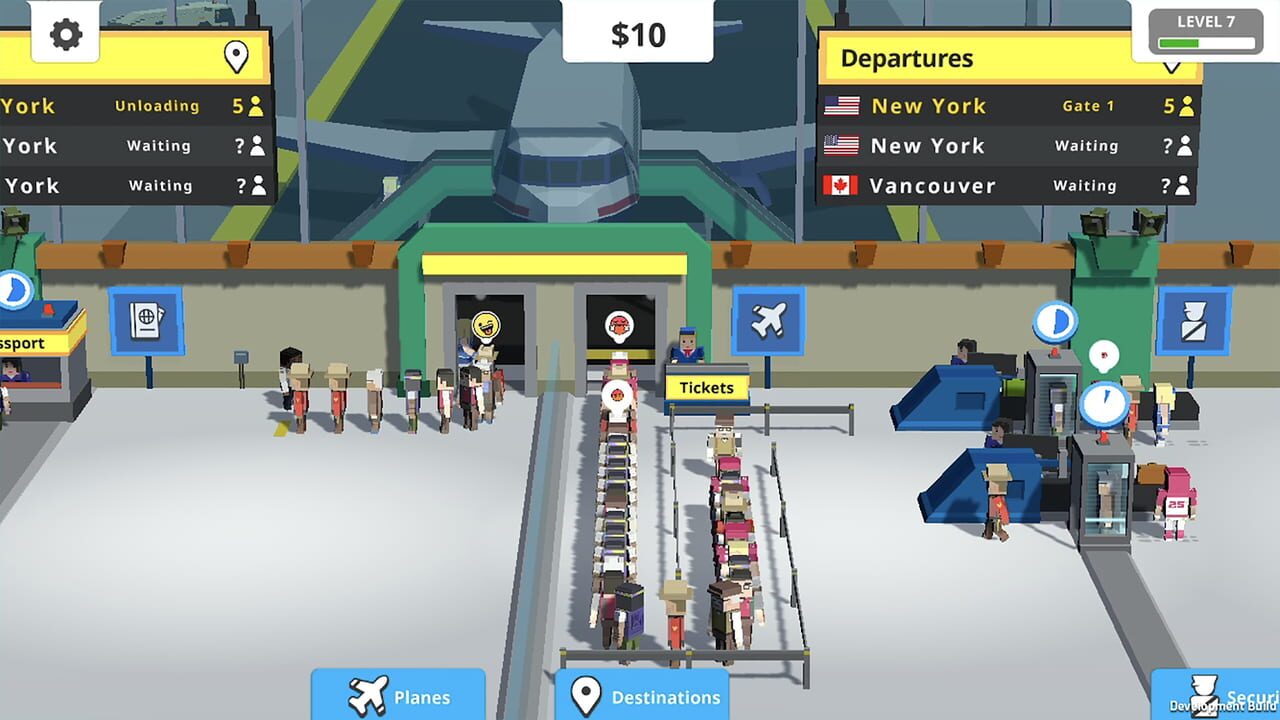
Task: Click the Canadian flag beside Vancouver
Action: (843, 185)
